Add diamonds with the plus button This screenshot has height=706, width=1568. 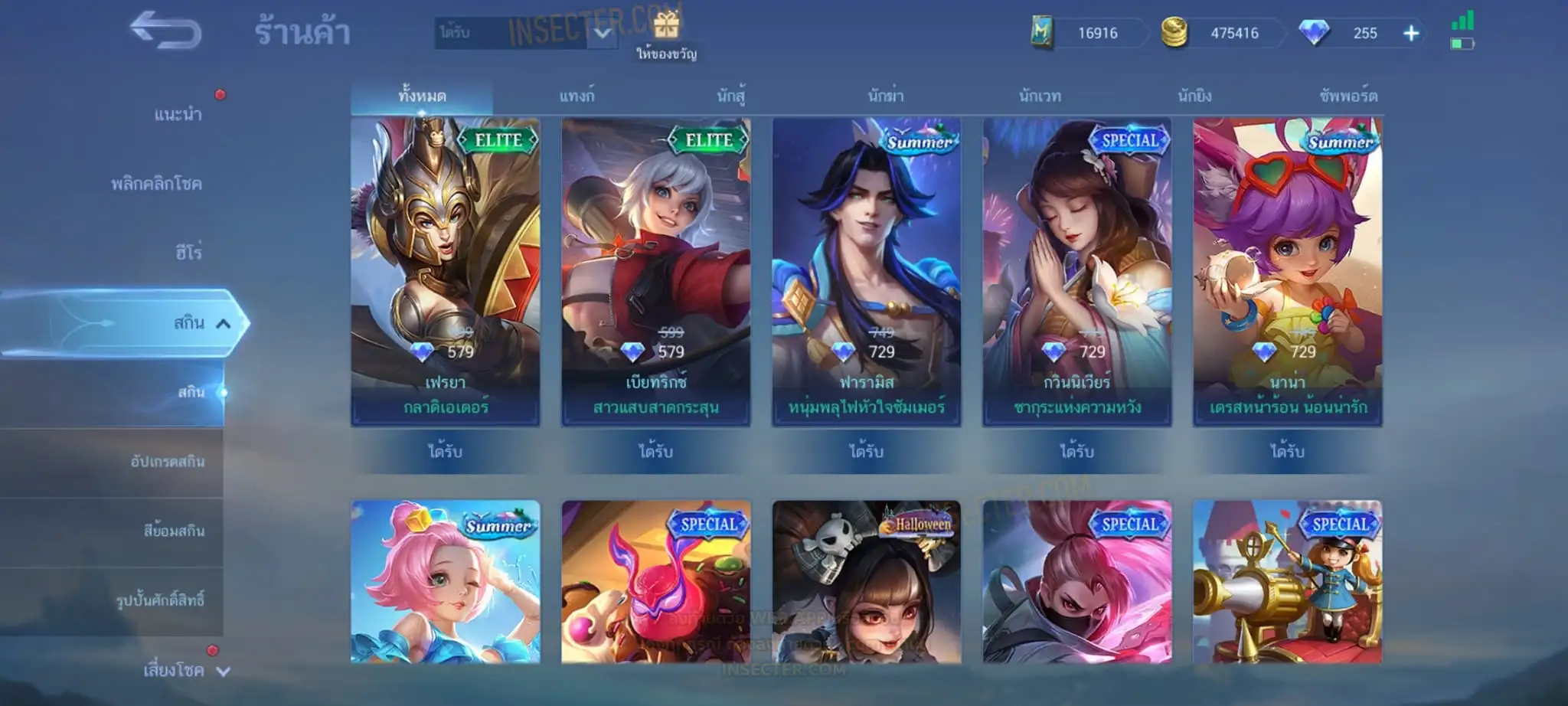[1411, 33]
